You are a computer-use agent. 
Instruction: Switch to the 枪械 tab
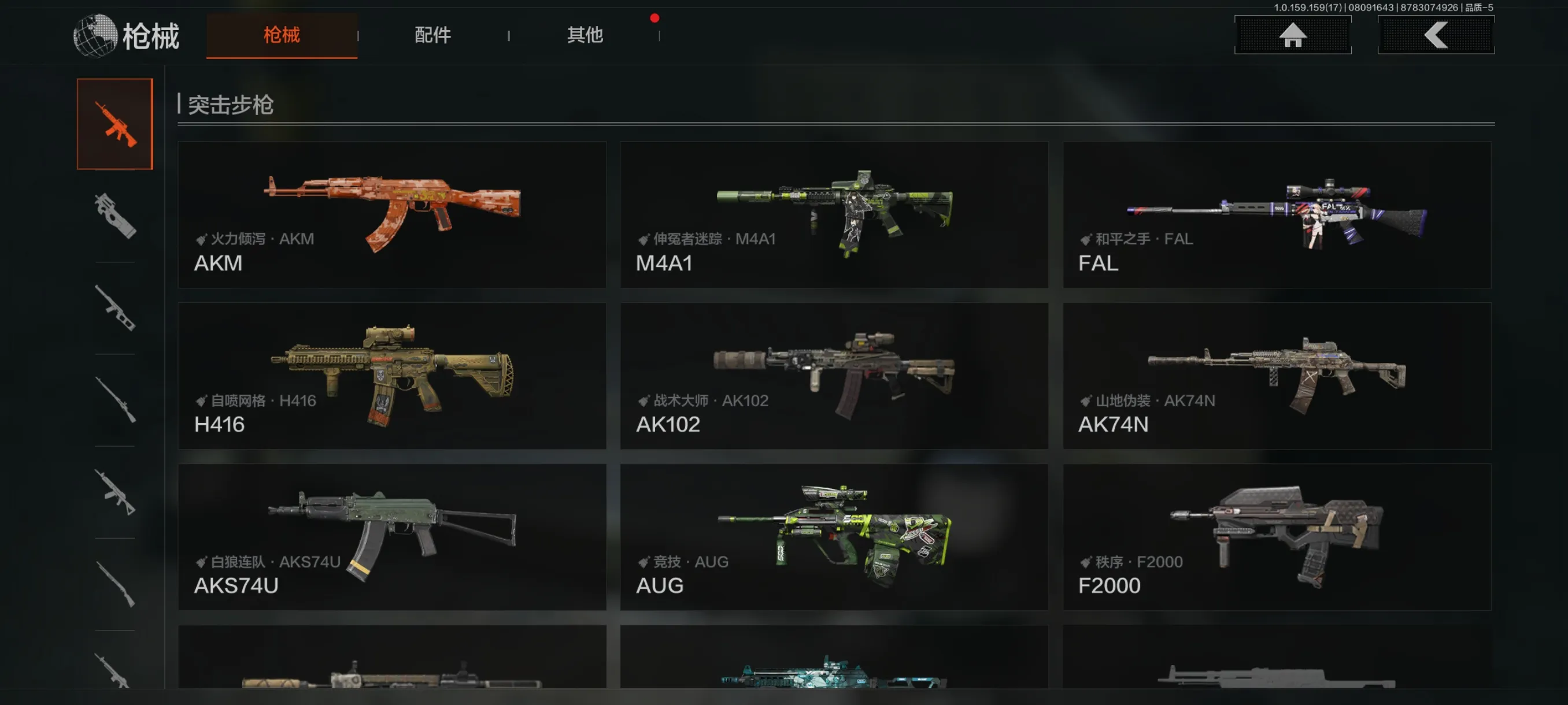click(281, 35)
